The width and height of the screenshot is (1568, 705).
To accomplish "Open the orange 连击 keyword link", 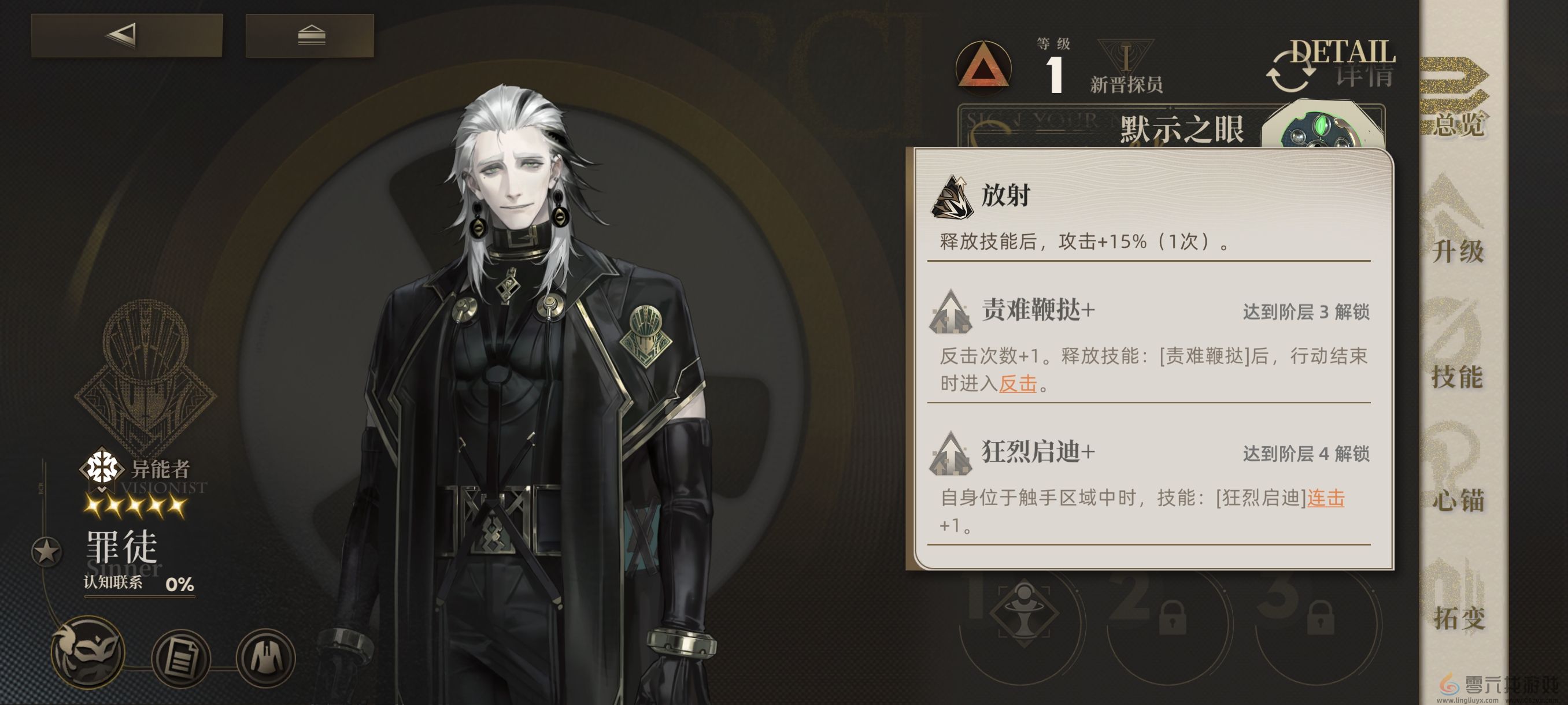I will click(1326, 498).
